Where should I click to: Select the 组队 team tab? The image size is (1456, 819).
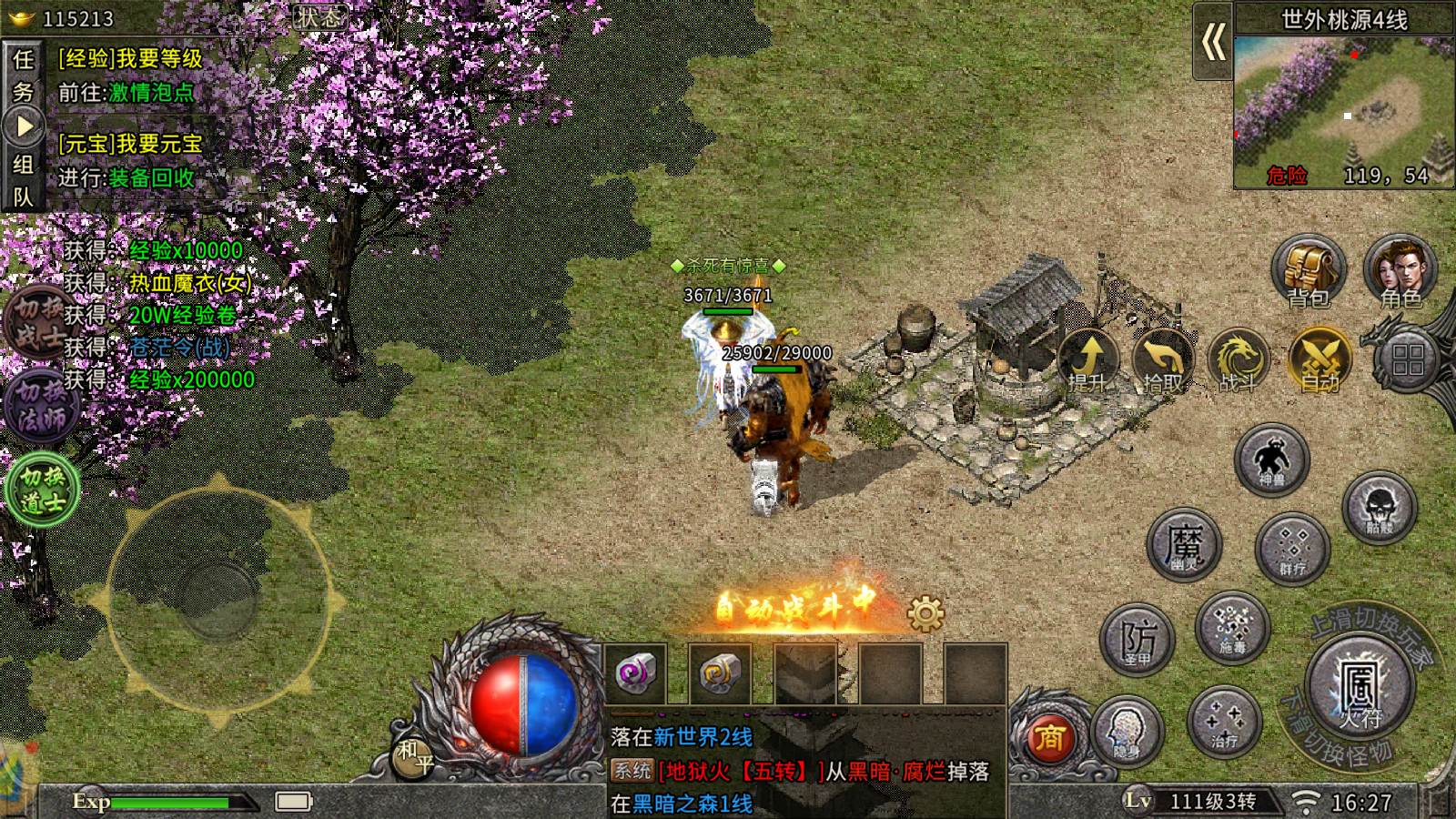click(23, 180)
